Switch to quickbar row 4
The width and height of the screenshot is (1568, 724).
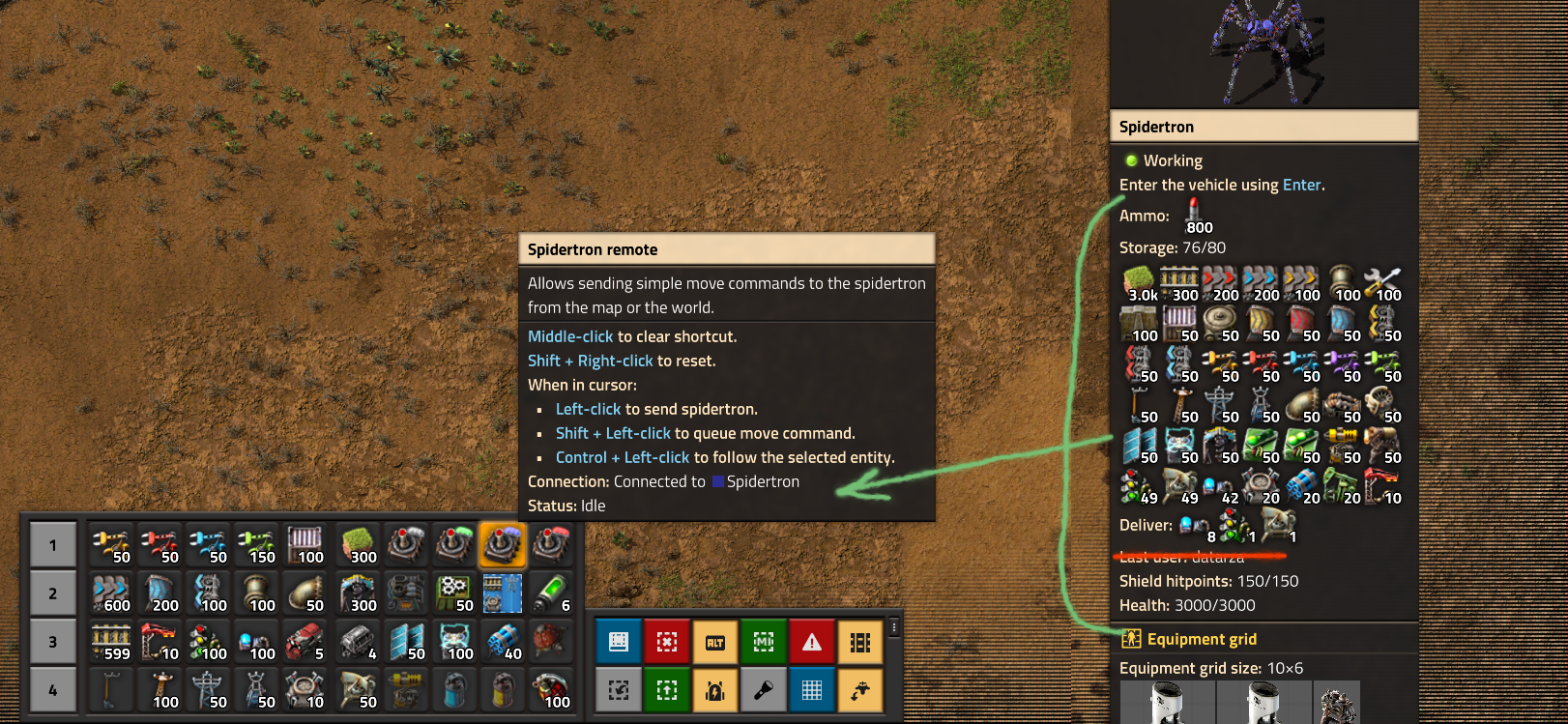(x=53, y=691)
